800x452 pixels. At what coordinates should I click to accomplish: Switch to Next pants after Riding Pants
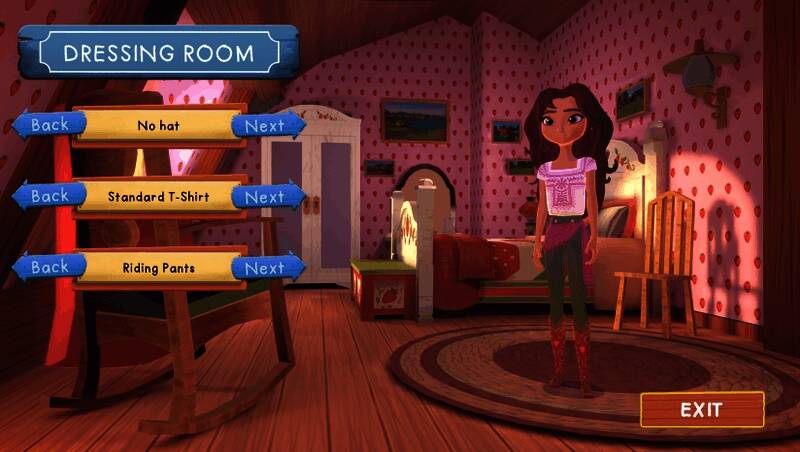pyautogui.click(x=266, y=268)
